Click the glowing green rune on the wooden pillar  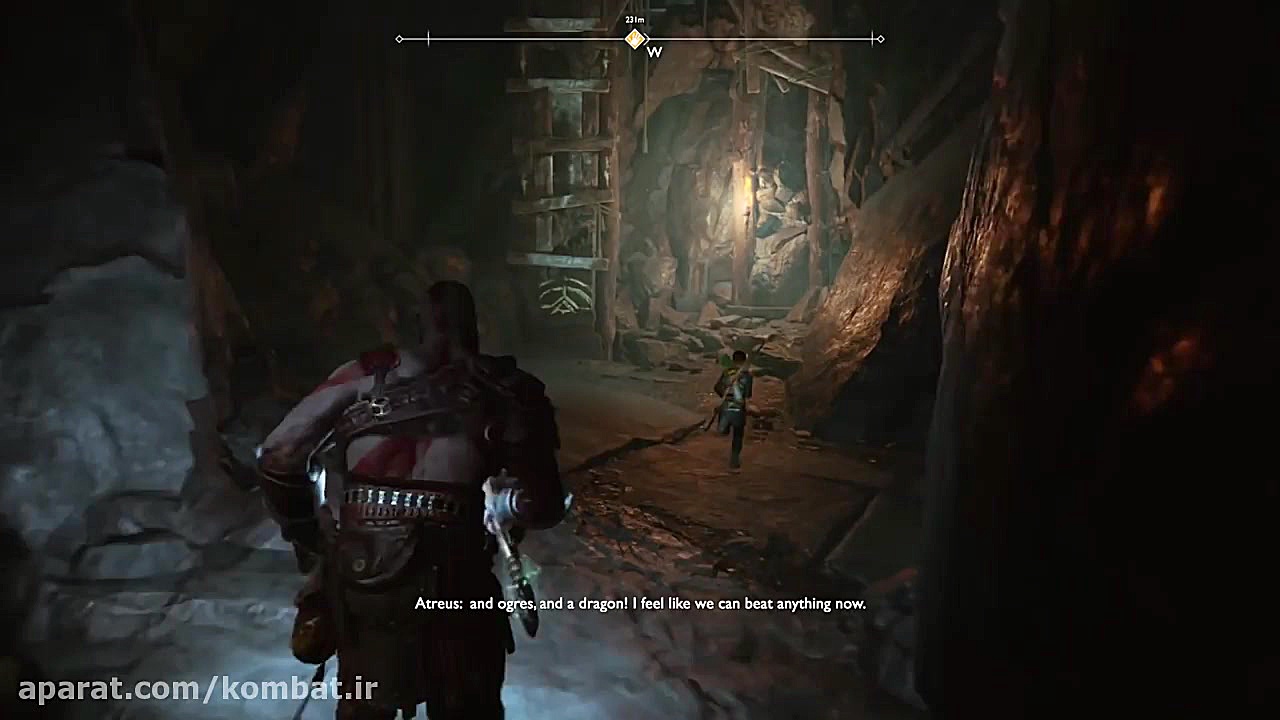[565, 297]
